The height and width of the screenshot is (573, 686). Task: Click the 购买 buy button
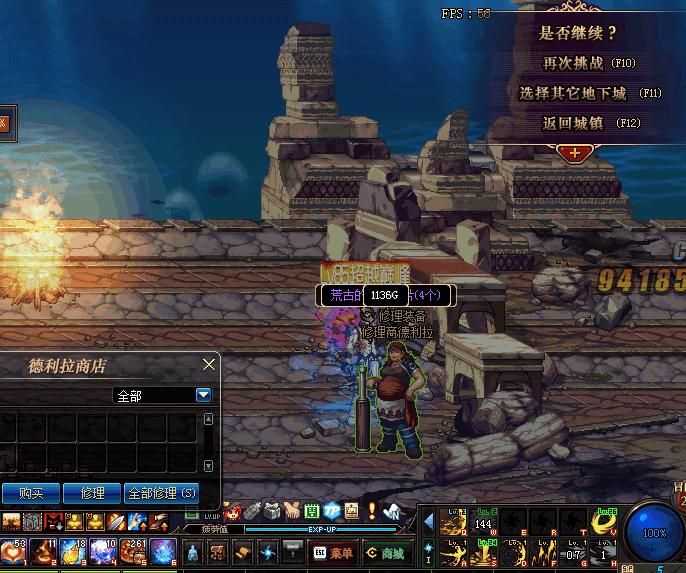[x=30, y=493]
